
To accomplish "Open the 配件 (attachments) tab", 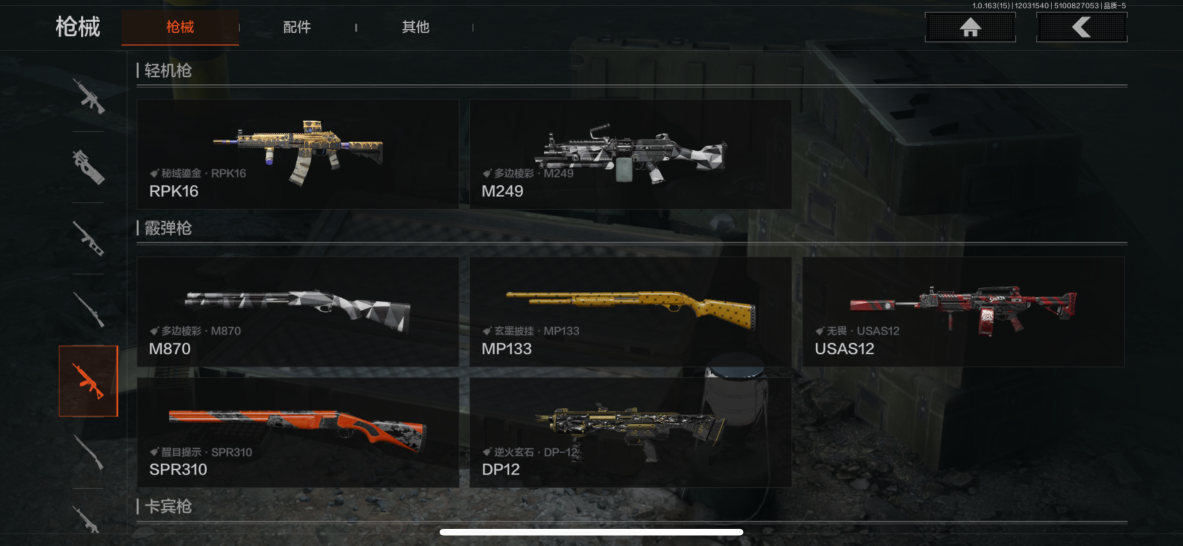I will [x=297, y=27].
